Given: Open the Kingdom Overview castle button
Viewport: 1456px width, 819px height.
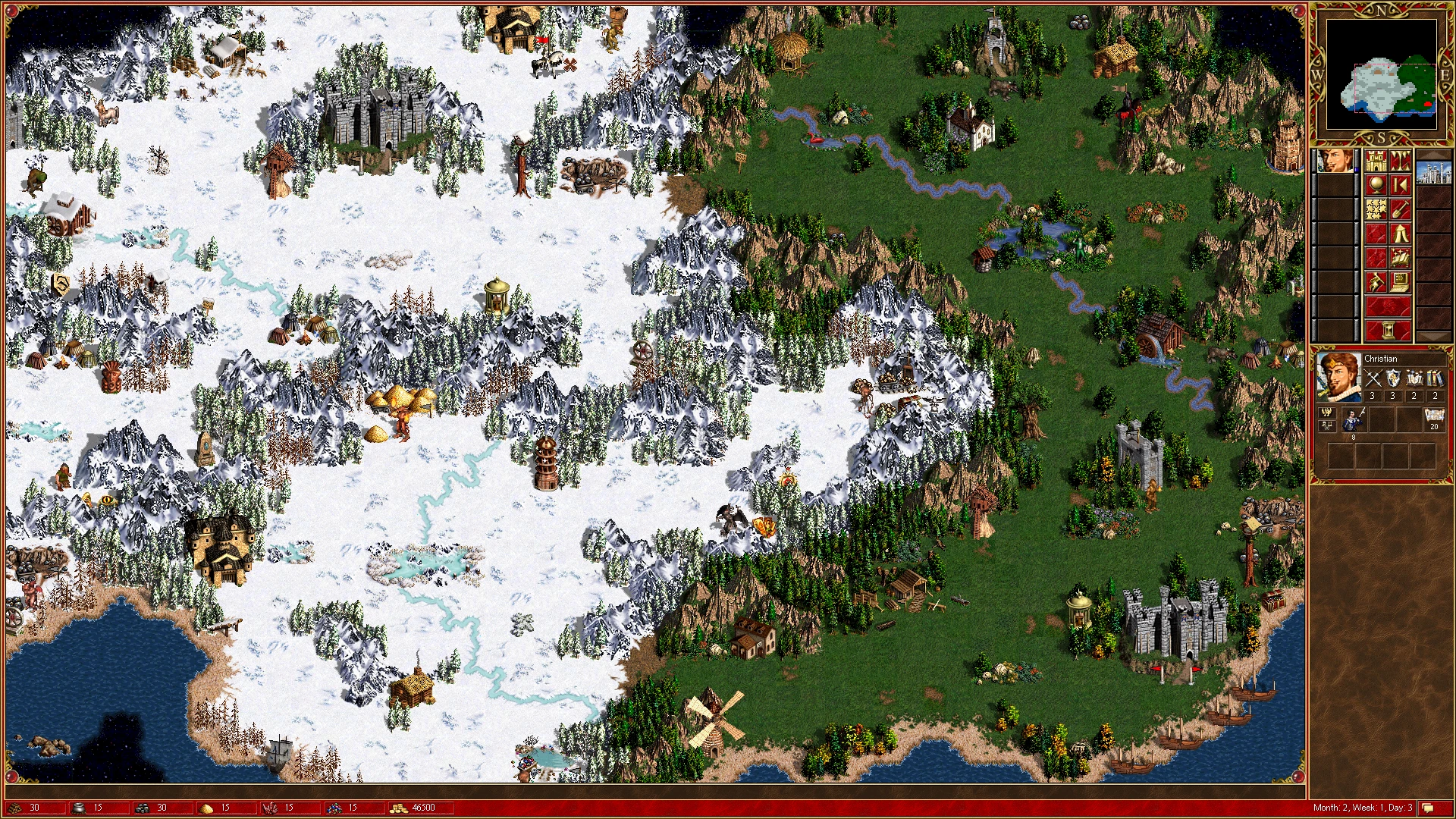Looking at the screenshot, I should point(1376,162).
